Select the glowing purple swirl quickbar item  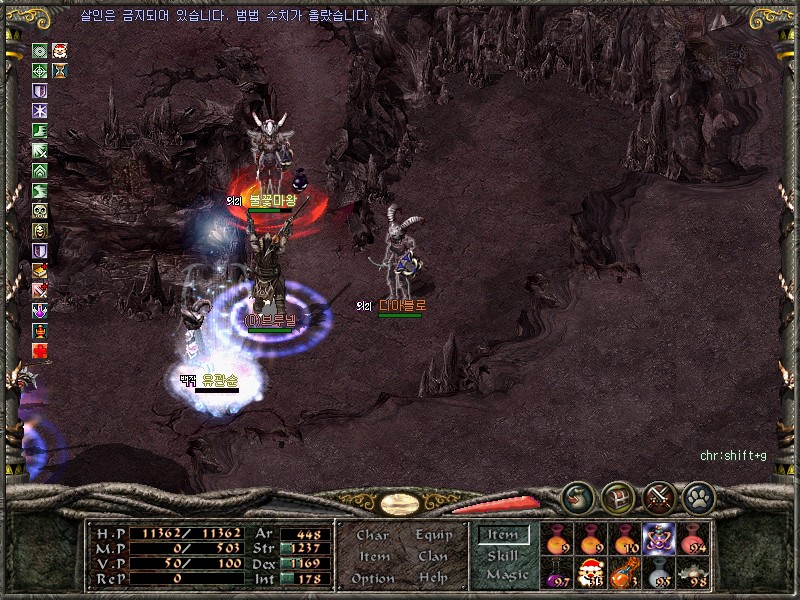coord(660,538)
